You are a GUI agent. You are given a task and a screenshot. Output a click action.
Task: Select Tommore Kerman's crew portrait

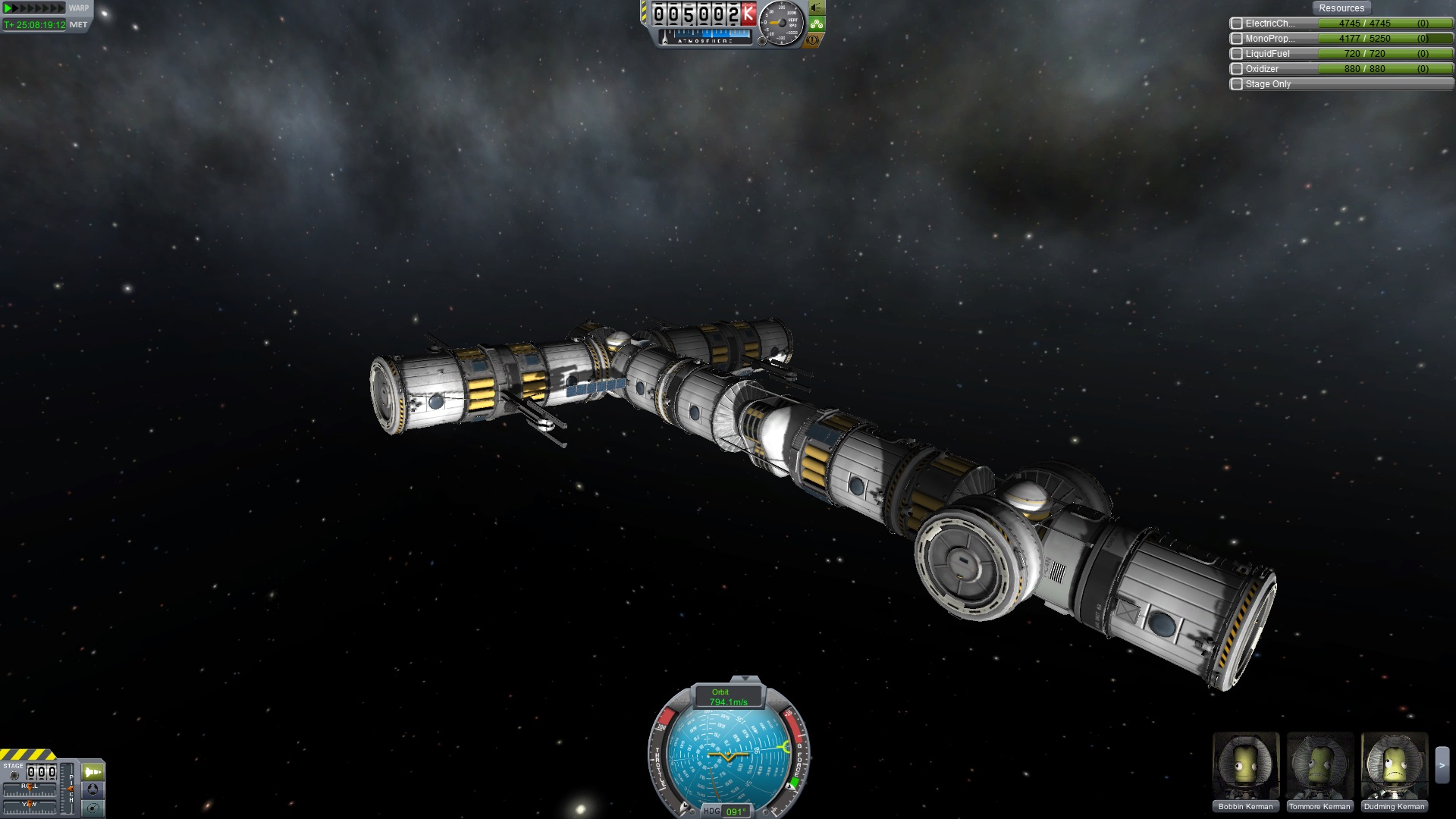[1319, 766]
